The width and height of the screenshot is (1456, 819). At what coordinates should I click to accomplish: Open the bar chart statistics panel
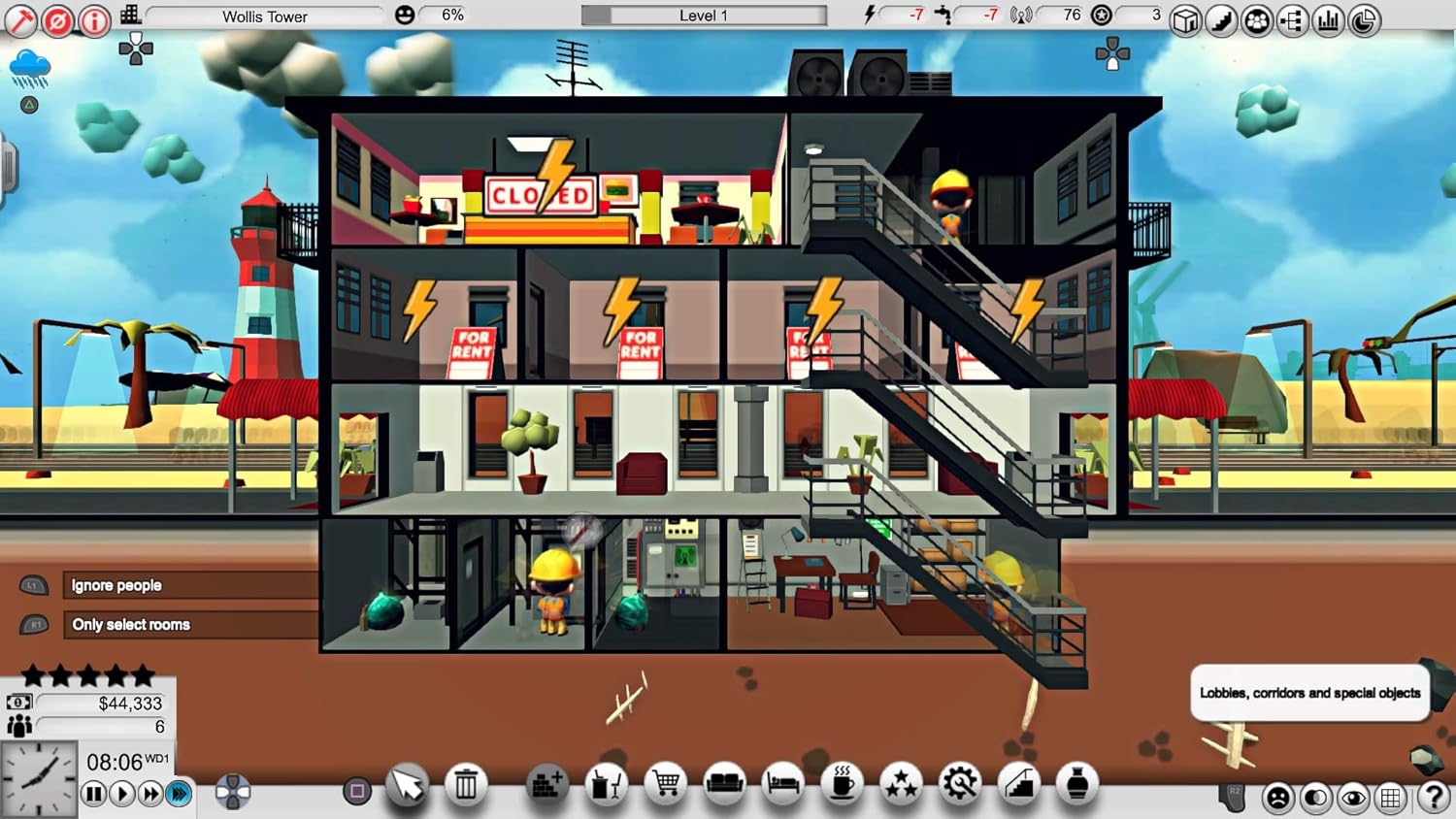click(1328, 20)
